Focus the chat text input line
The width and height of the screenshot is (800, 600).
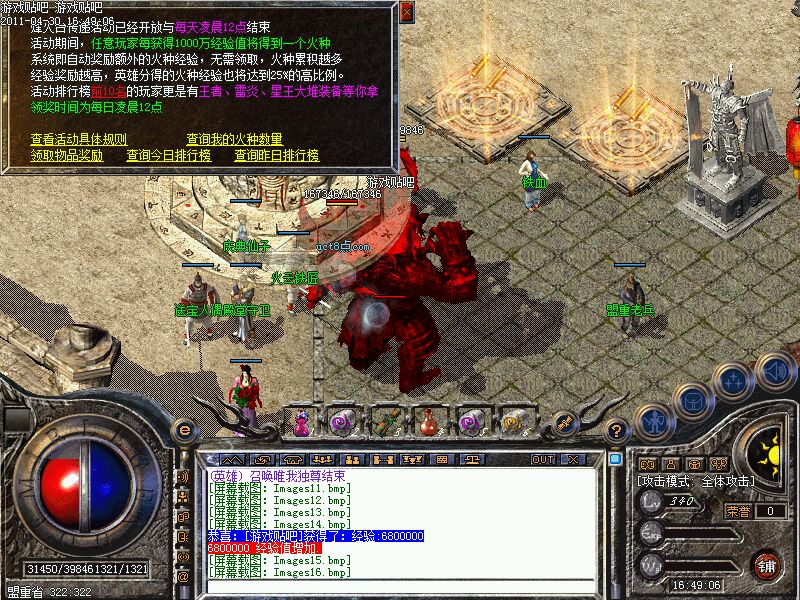[400, 583]
